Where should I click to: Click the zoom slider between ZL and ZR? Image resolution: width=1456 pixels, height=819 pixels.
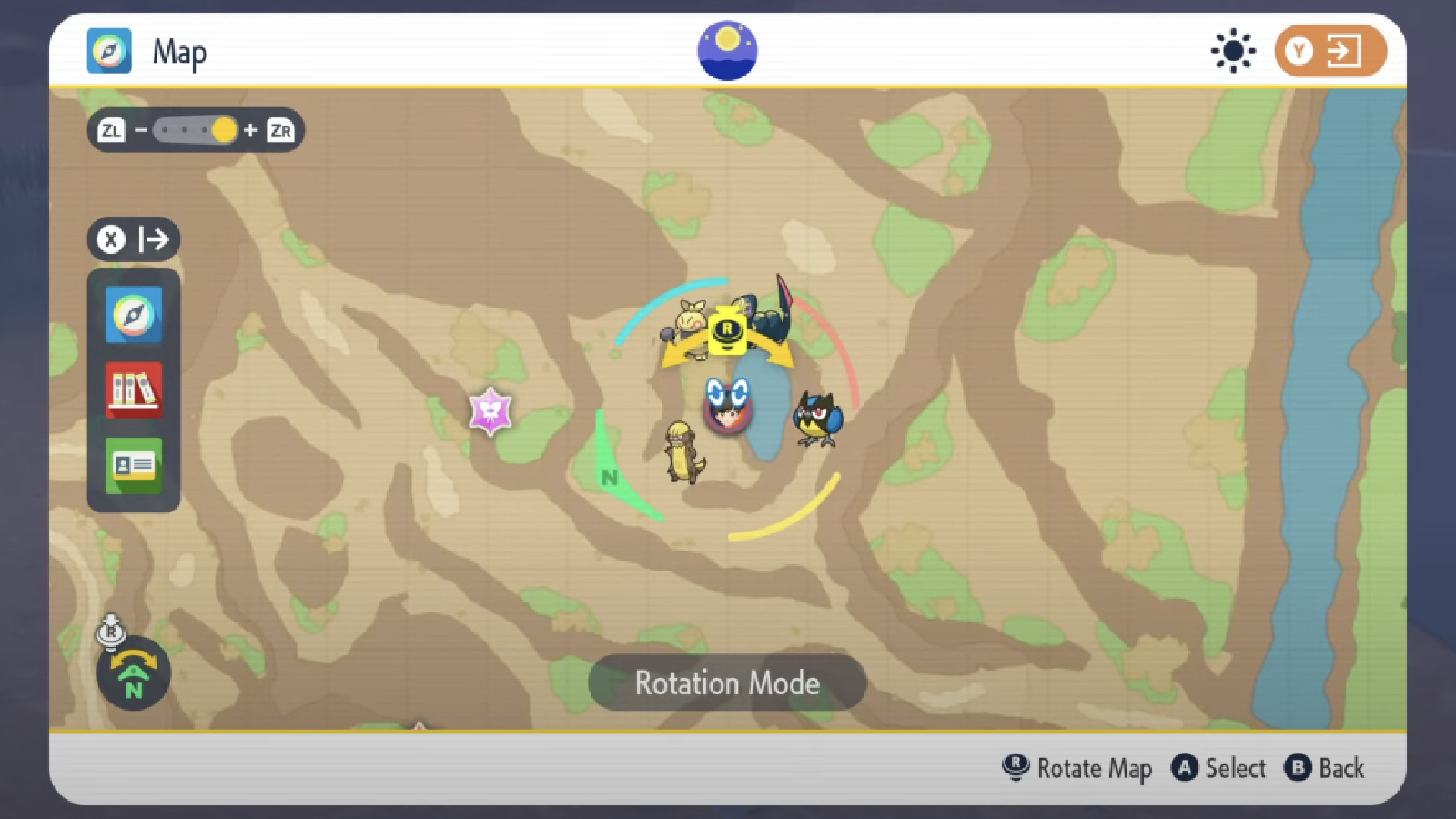196,130
